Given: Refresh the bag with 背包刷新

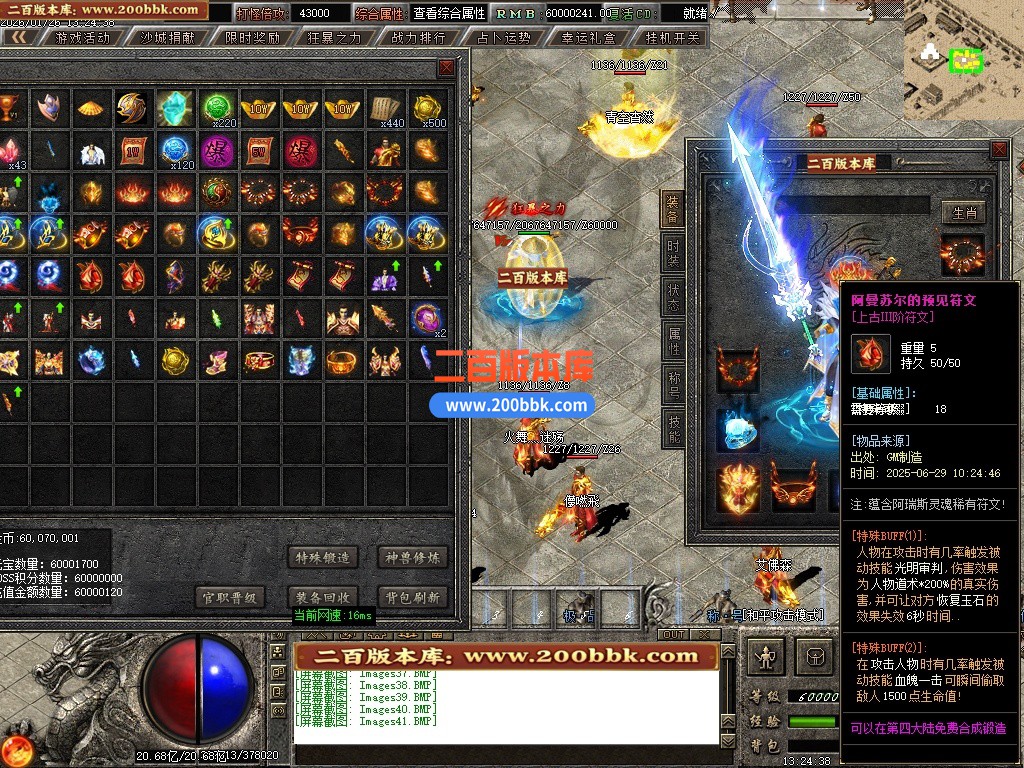Looking at the screenshot, I should point(412,597).
